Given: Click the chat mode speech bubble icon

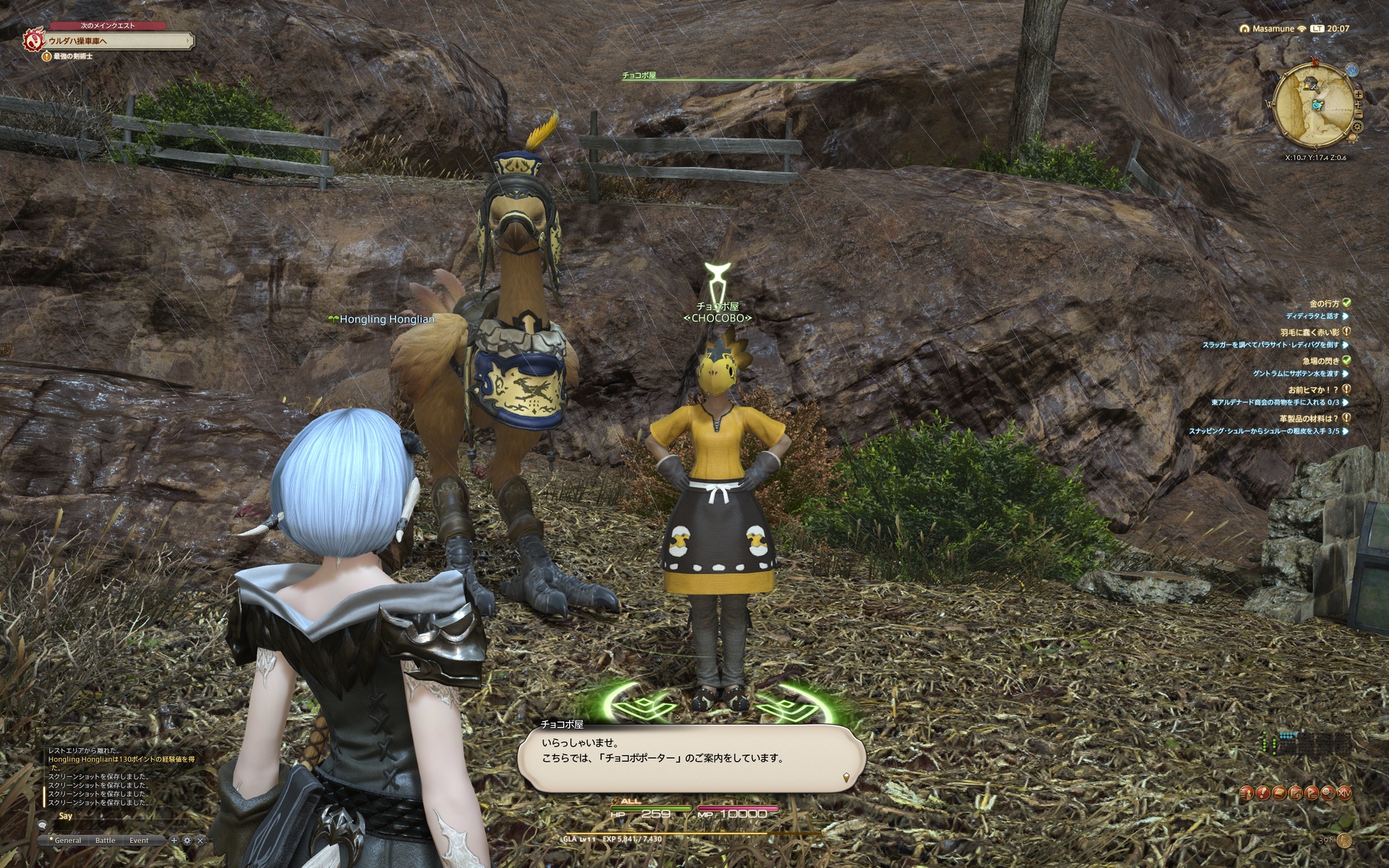Looking at the screenshot, I should pos(43,826).
